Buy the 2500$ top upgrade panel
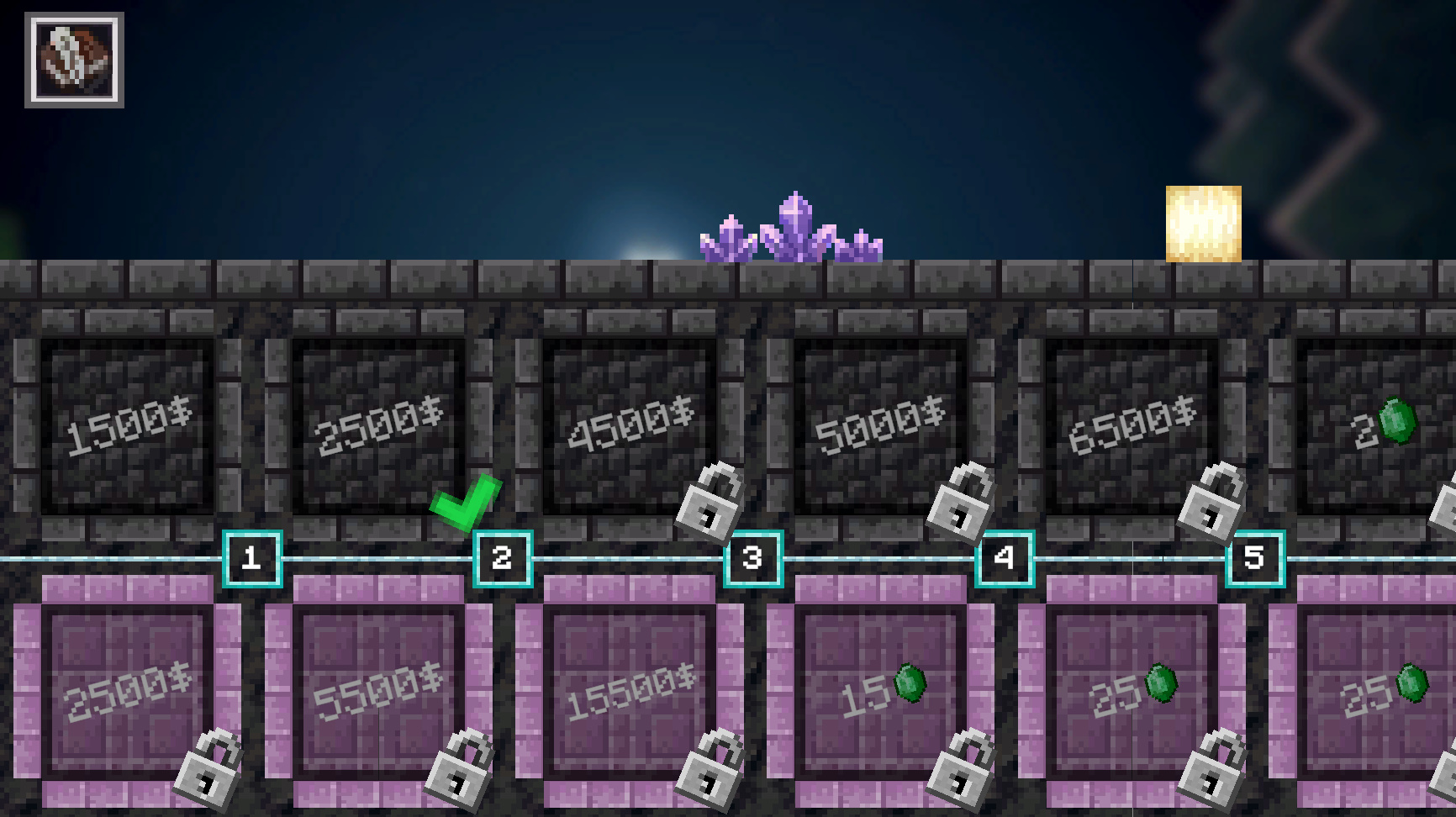Viewport: 1456px width, 817px height. click(378, 424)
